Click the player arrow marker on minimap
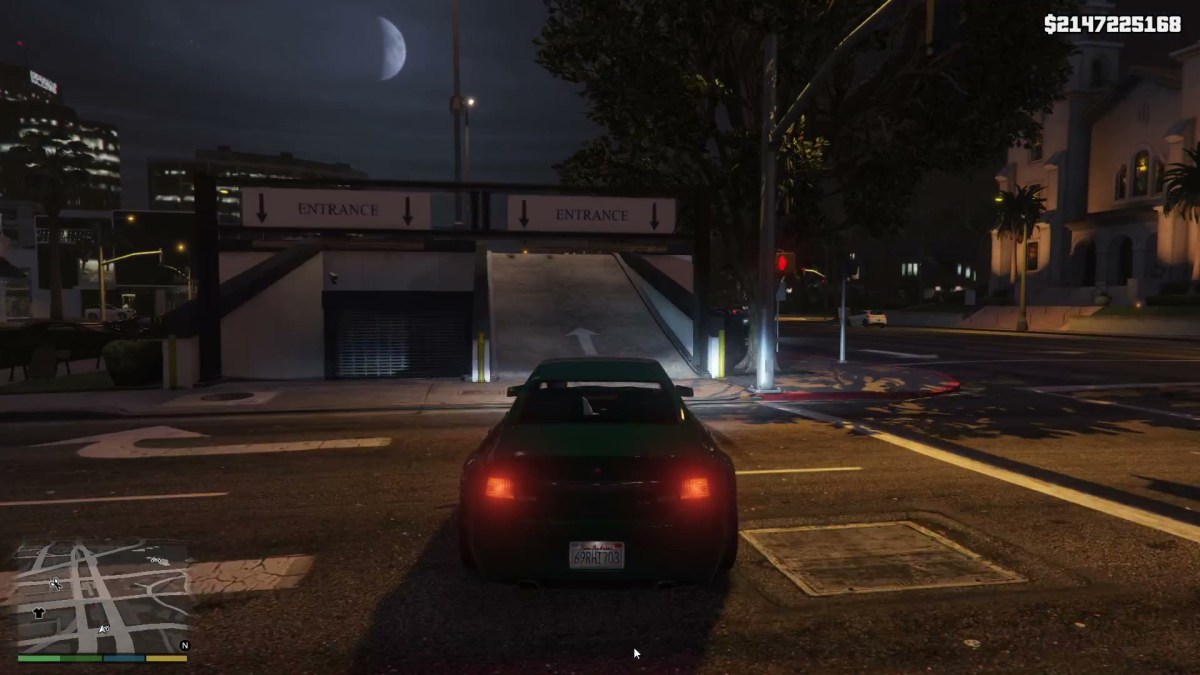Screen dimensions: 1200x675 click(103, 628)
